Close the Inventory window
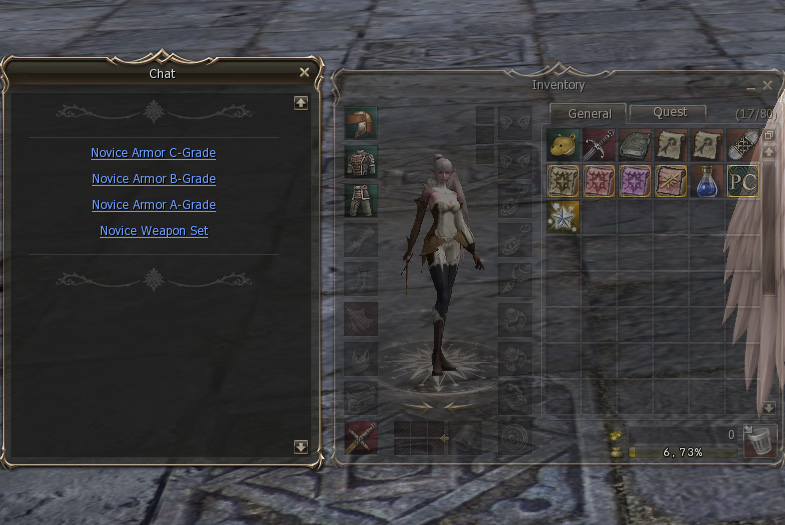Screen dimensions: 785x525 tap(767, 86)
